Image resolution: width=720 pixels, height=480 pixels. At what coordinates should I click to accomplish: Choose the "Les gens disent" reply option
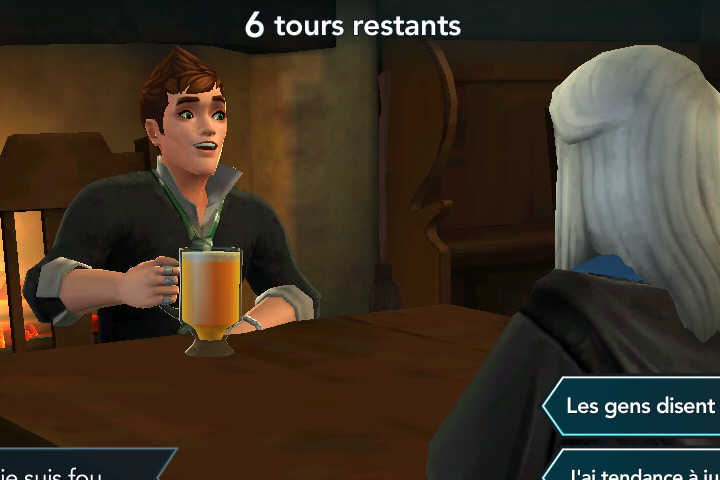click(x=638, y=406)
